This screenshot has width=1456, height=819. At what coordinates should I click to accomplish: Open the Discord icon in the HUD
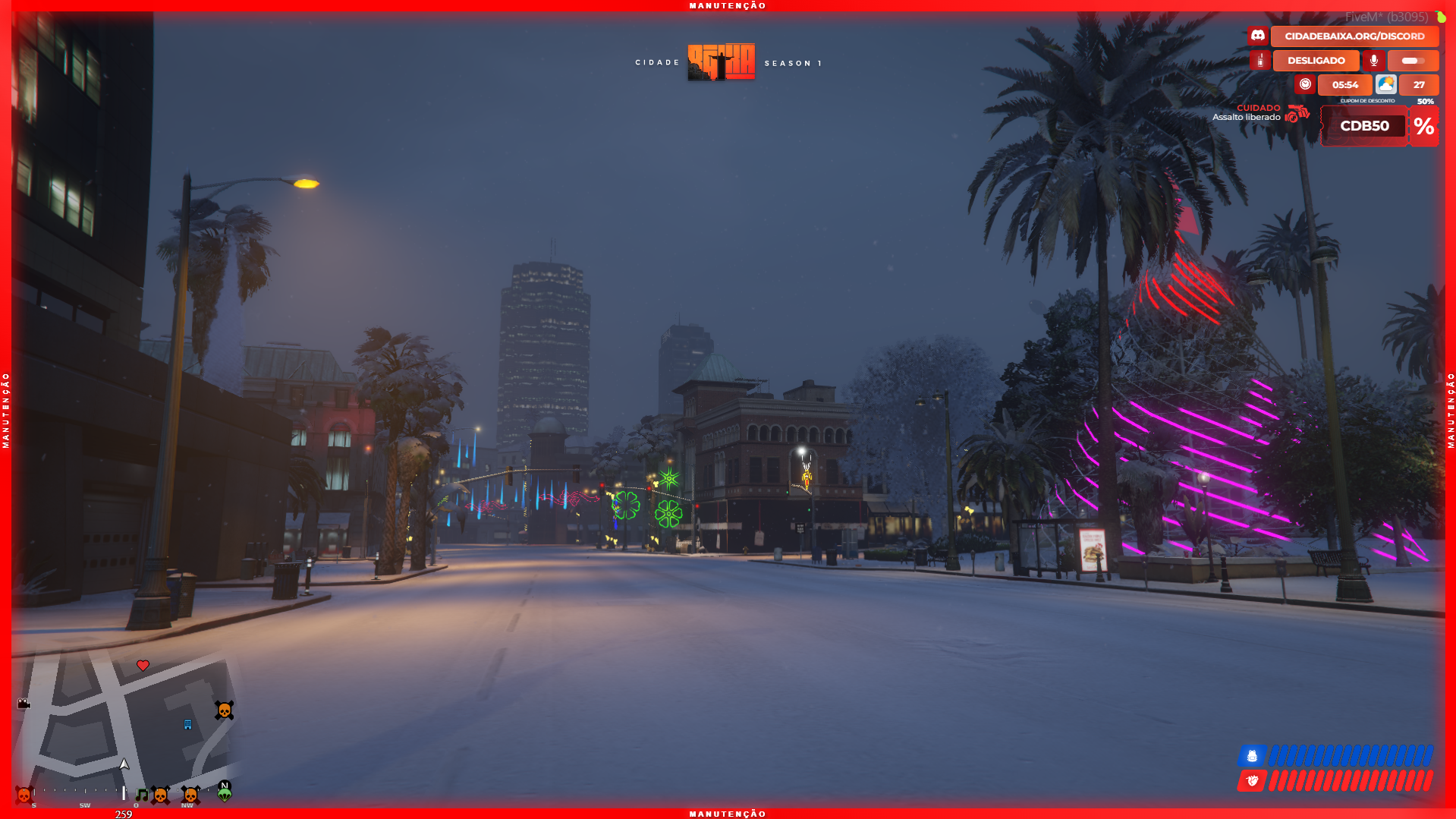click(x=1258, y=36)
